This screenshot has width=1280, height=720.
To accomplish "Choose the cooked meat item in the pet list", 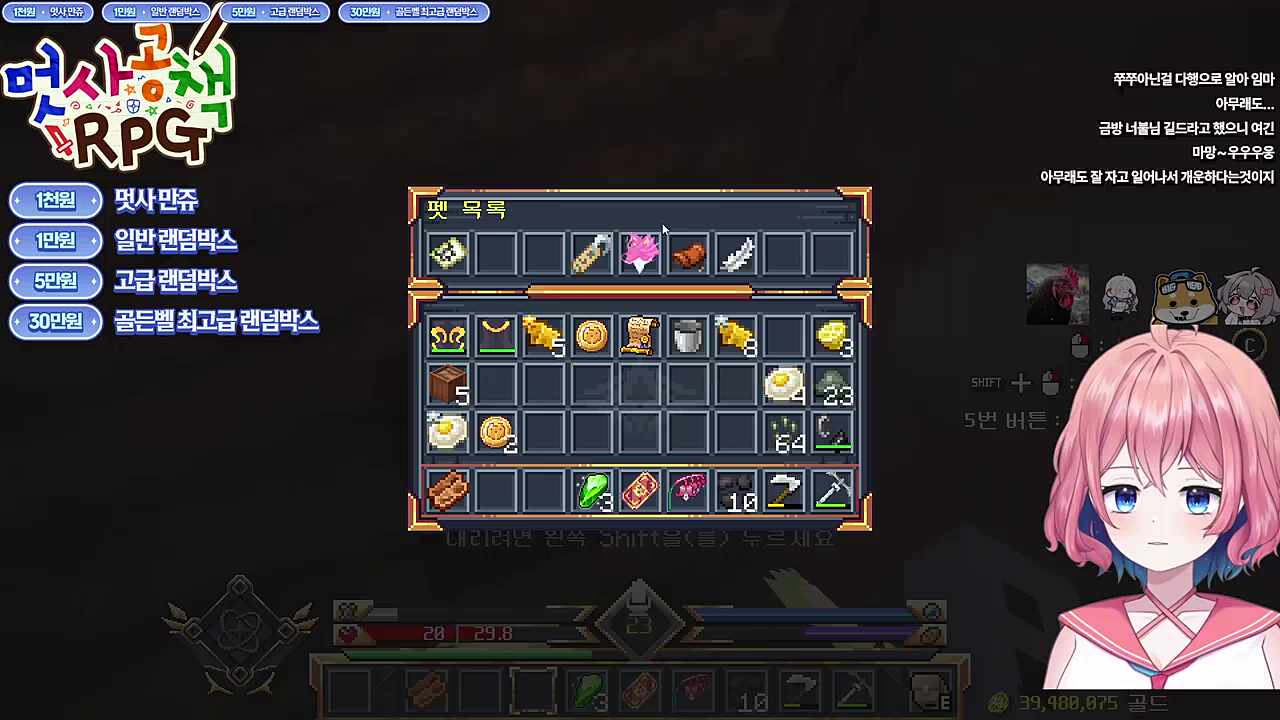I will [x=688, y=256].
